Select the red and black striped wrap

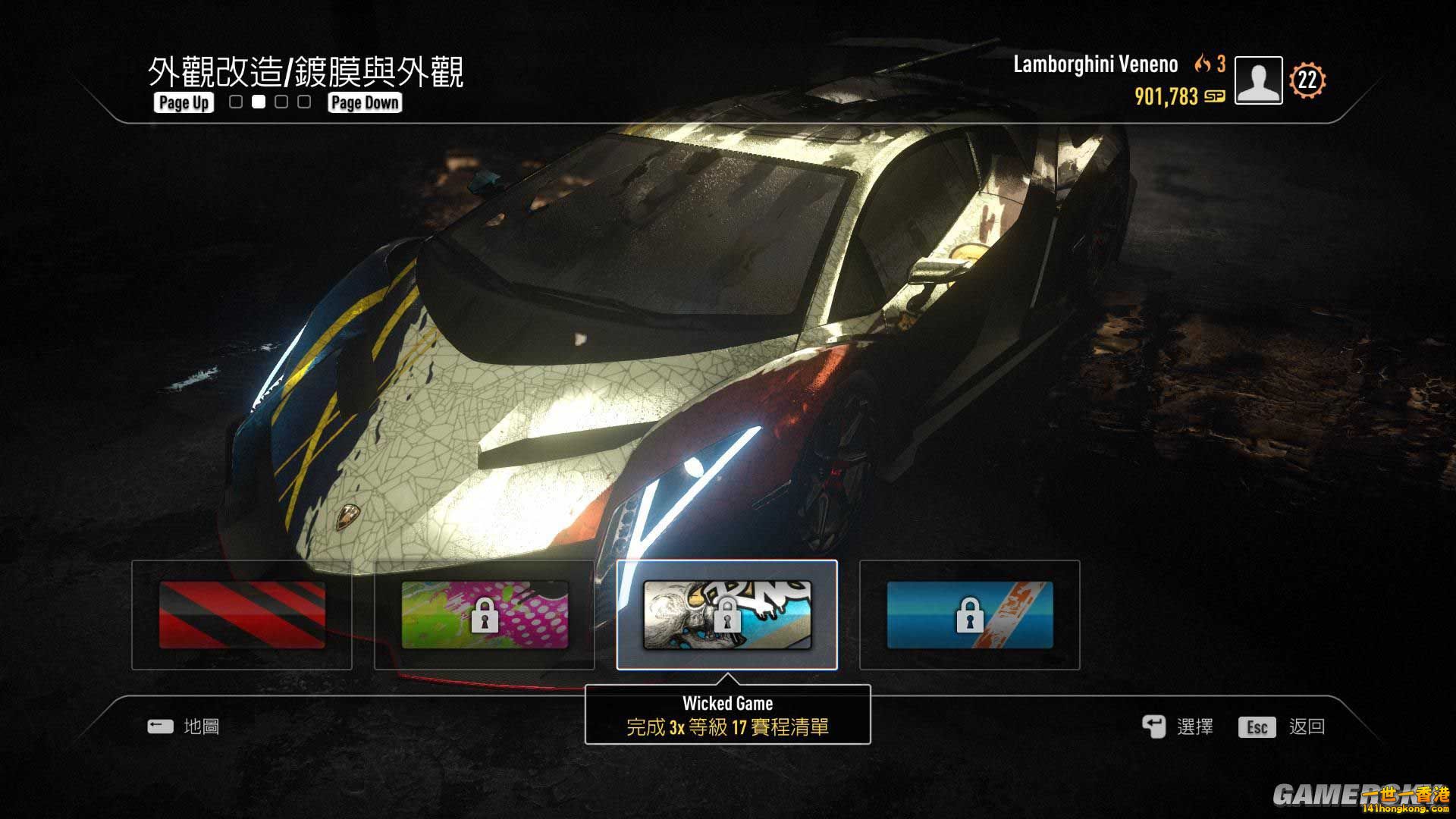tap(241, 614)
